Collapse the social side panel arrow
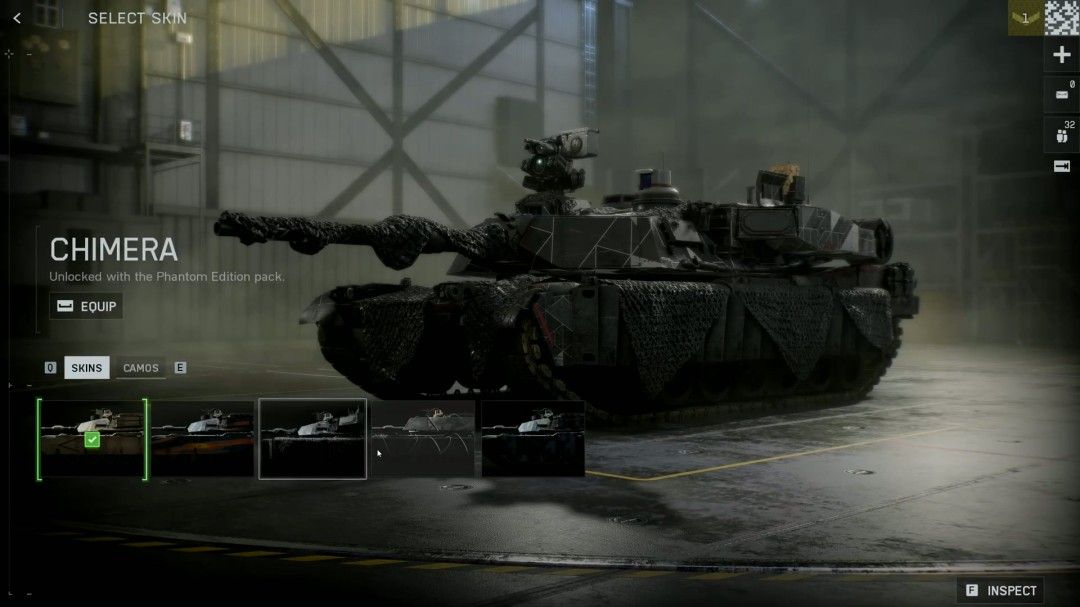The image size is (1080, 607). coord(1061,166)
